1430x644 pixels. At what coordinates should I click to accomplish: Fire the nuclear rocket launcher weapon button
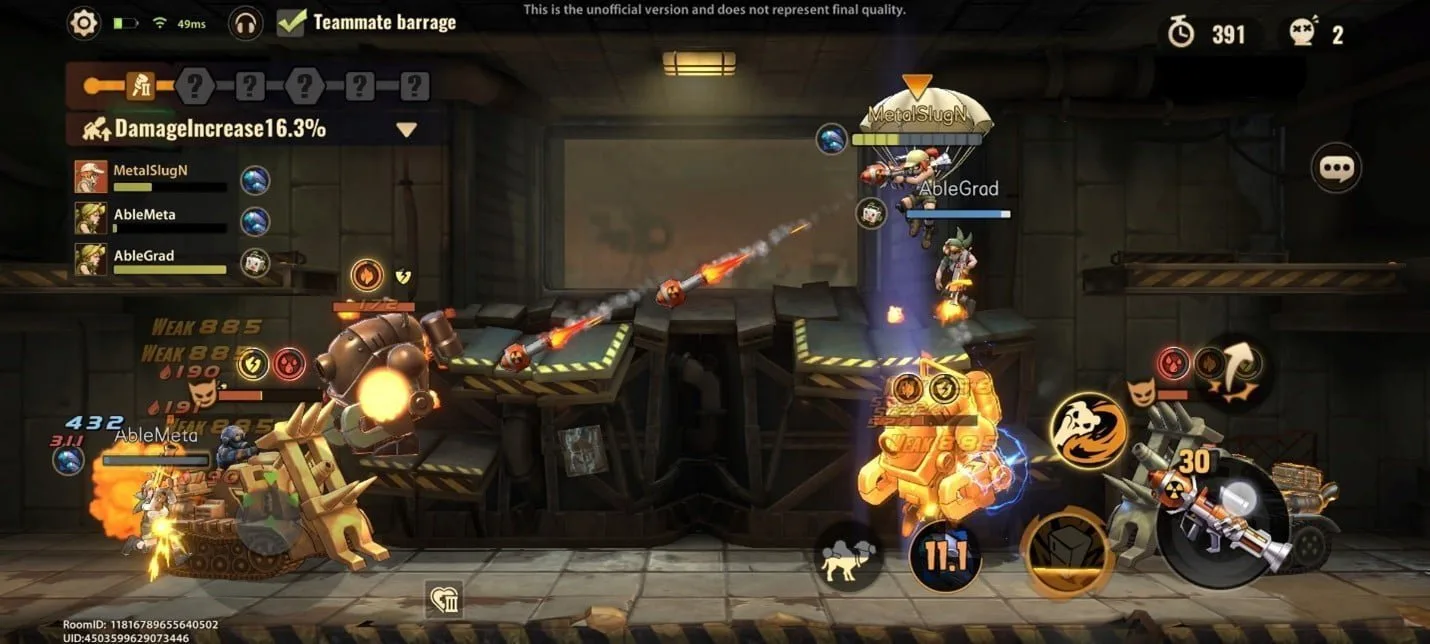coord(1221,521)
